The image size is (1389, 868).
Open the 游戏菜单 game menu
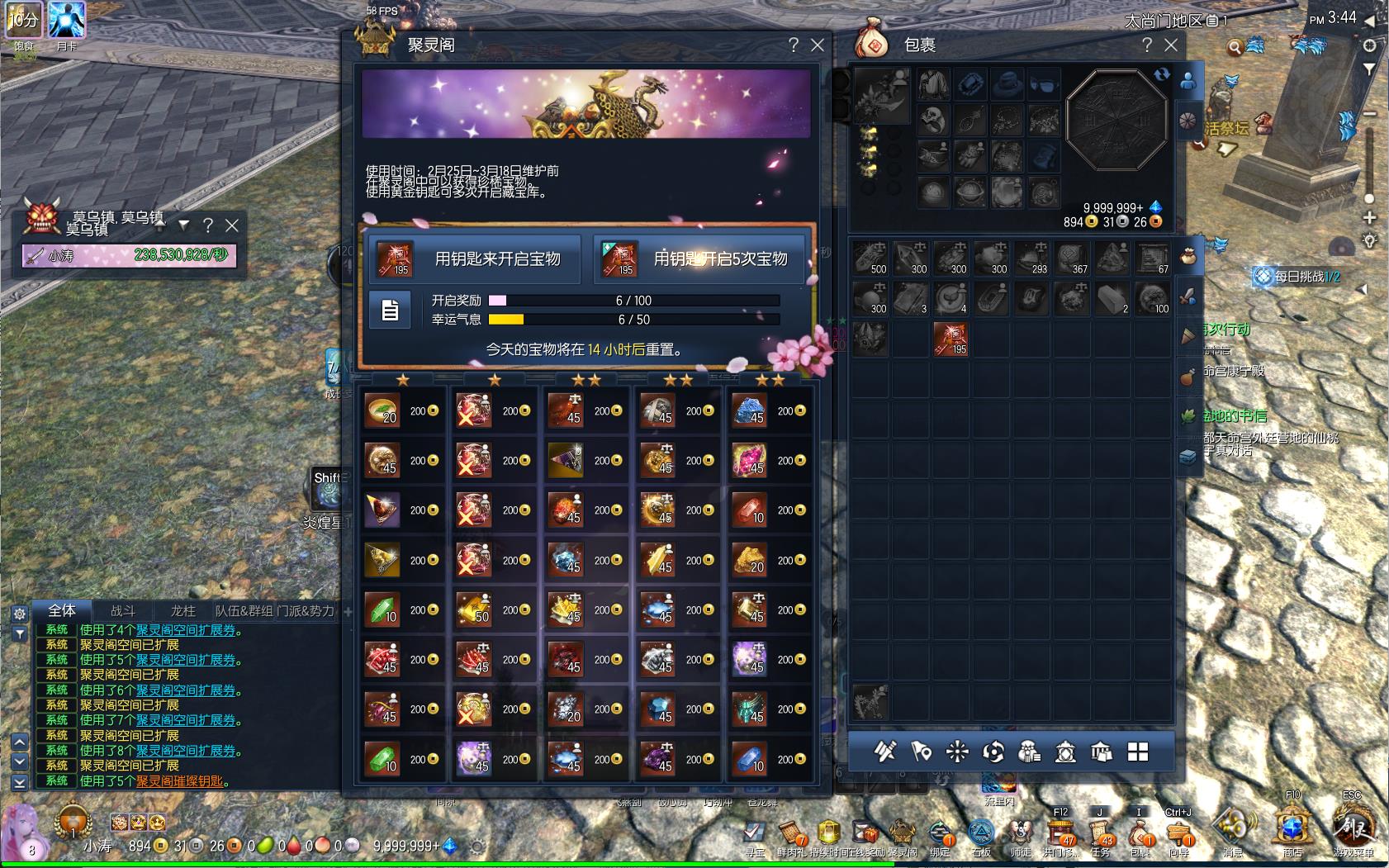[x=1352, y=828]
